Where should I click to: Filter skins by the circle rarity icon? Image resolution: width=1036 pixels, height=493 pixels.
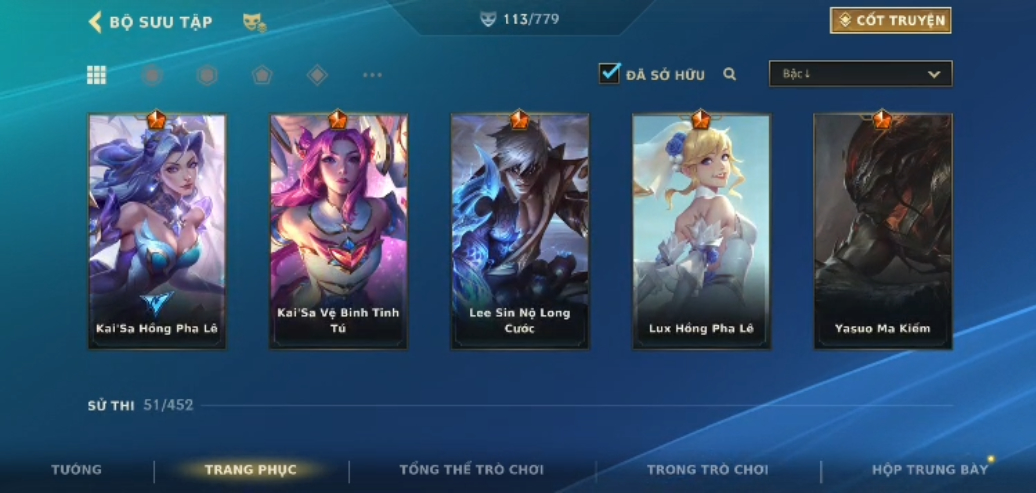pos(152,75)
